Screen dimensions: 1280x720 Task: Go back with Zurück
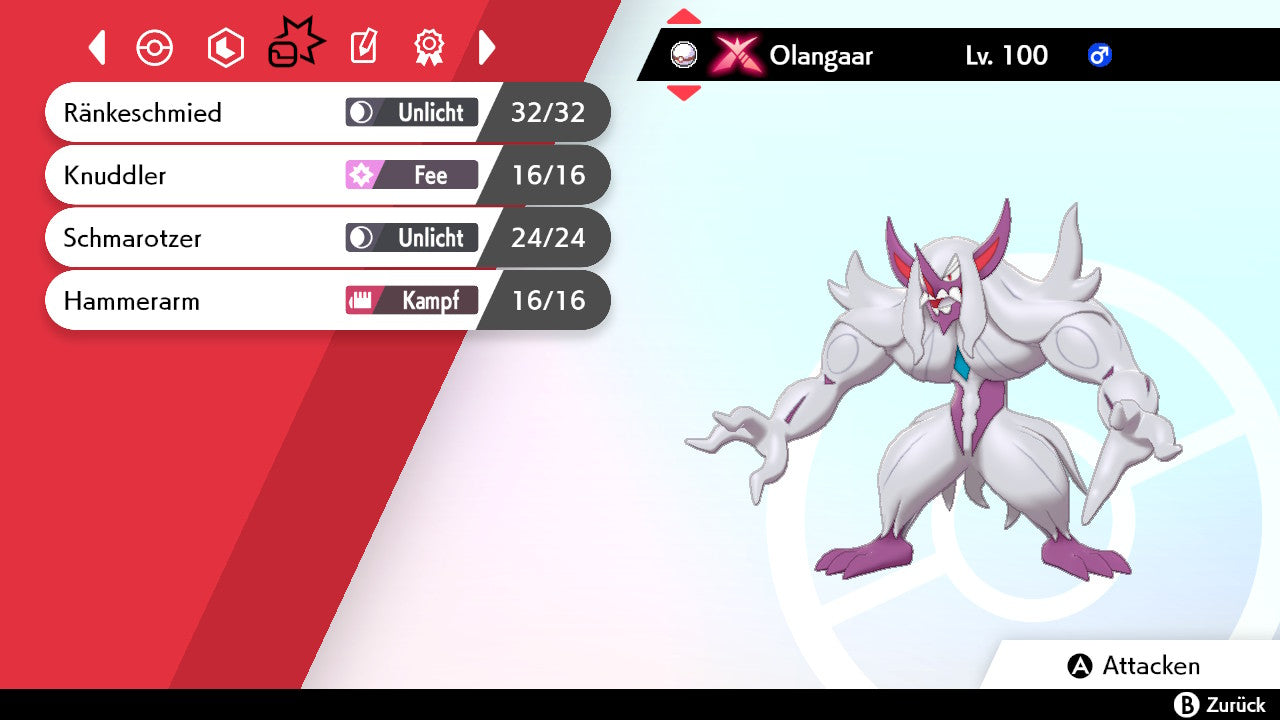pyautogui.click(x=1220, y=705)
